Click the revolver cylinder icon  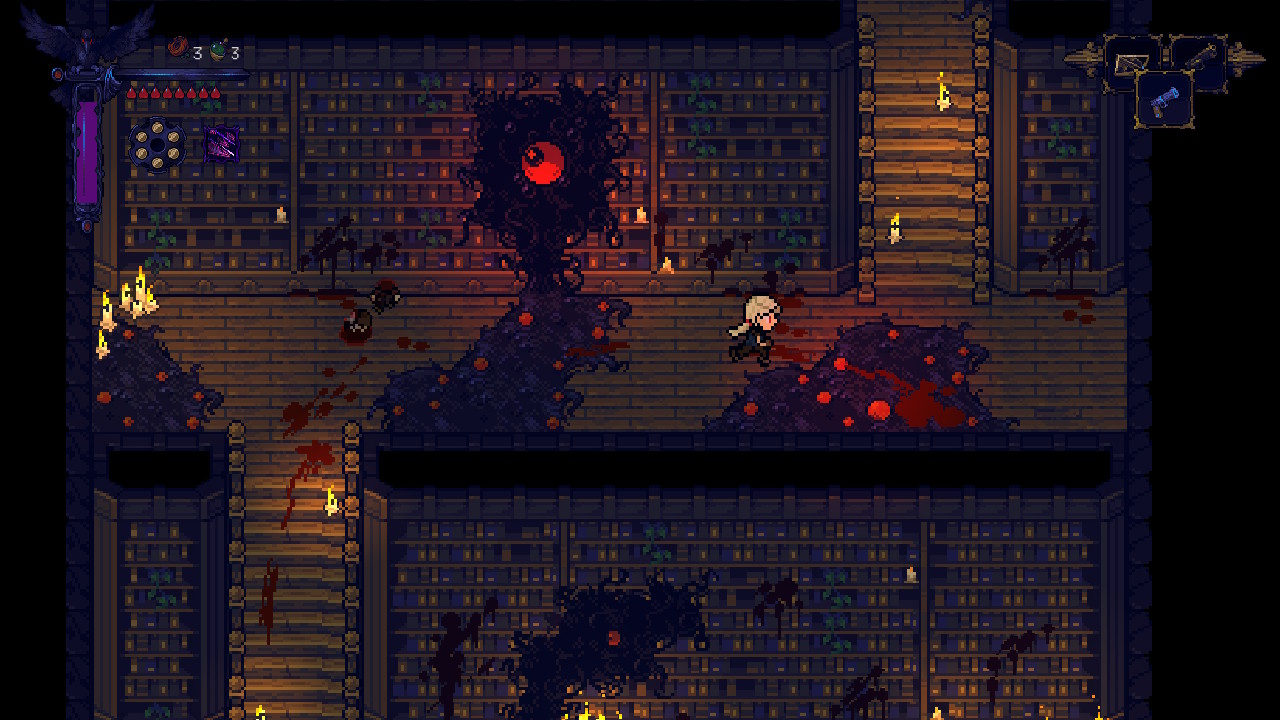coord(157,144)
